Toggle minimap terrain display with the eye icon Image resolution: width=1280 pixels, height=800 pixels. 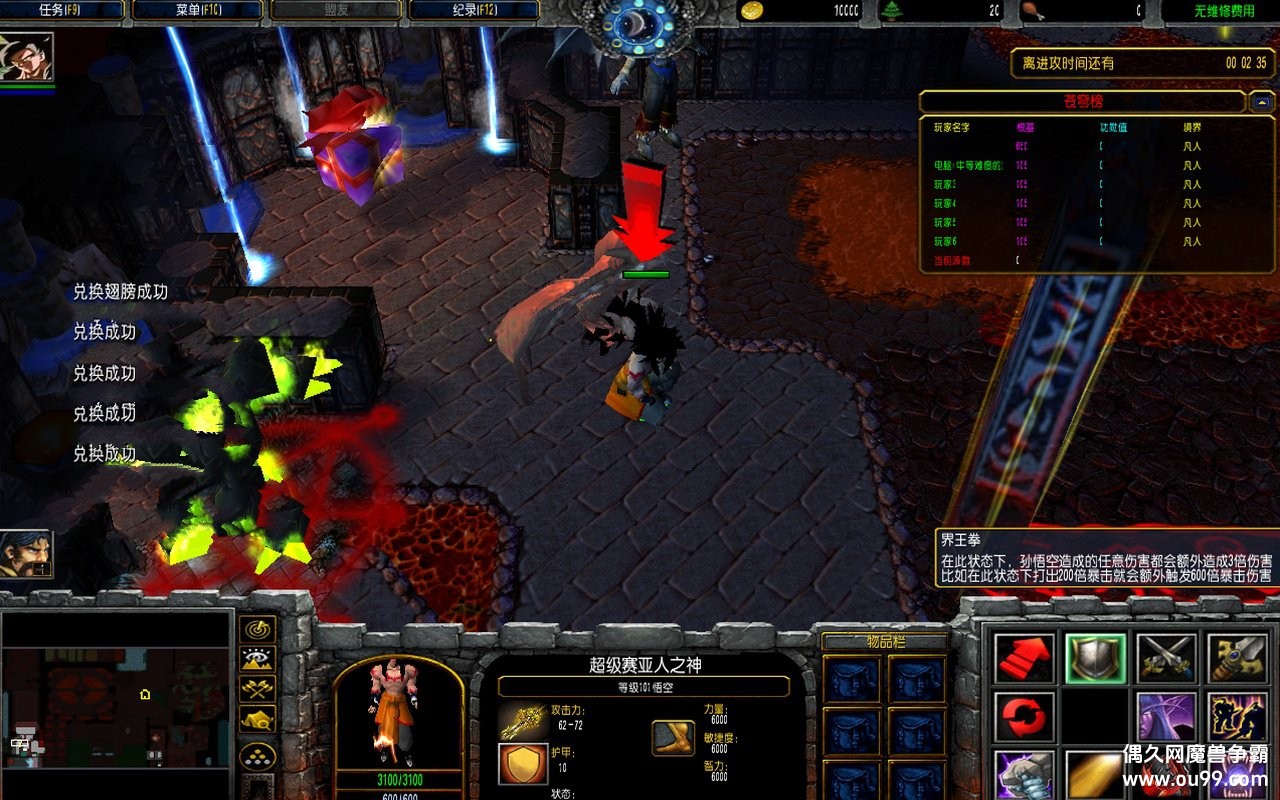coord(258,659)
